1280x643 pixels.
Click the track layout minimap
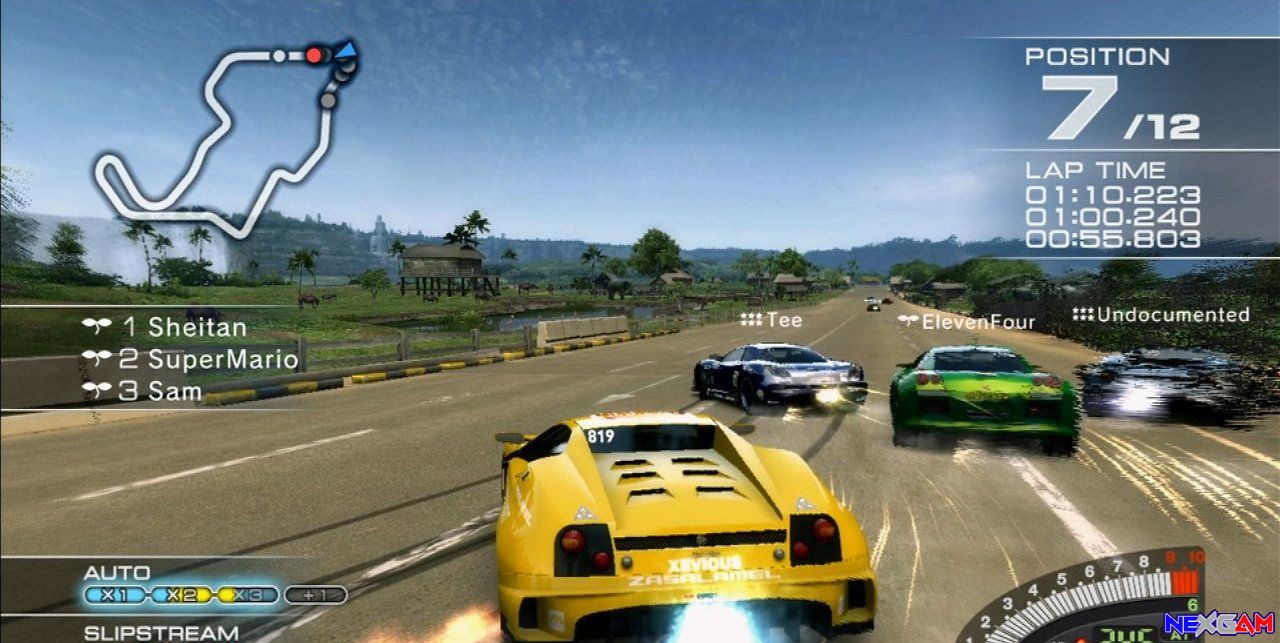225,135
